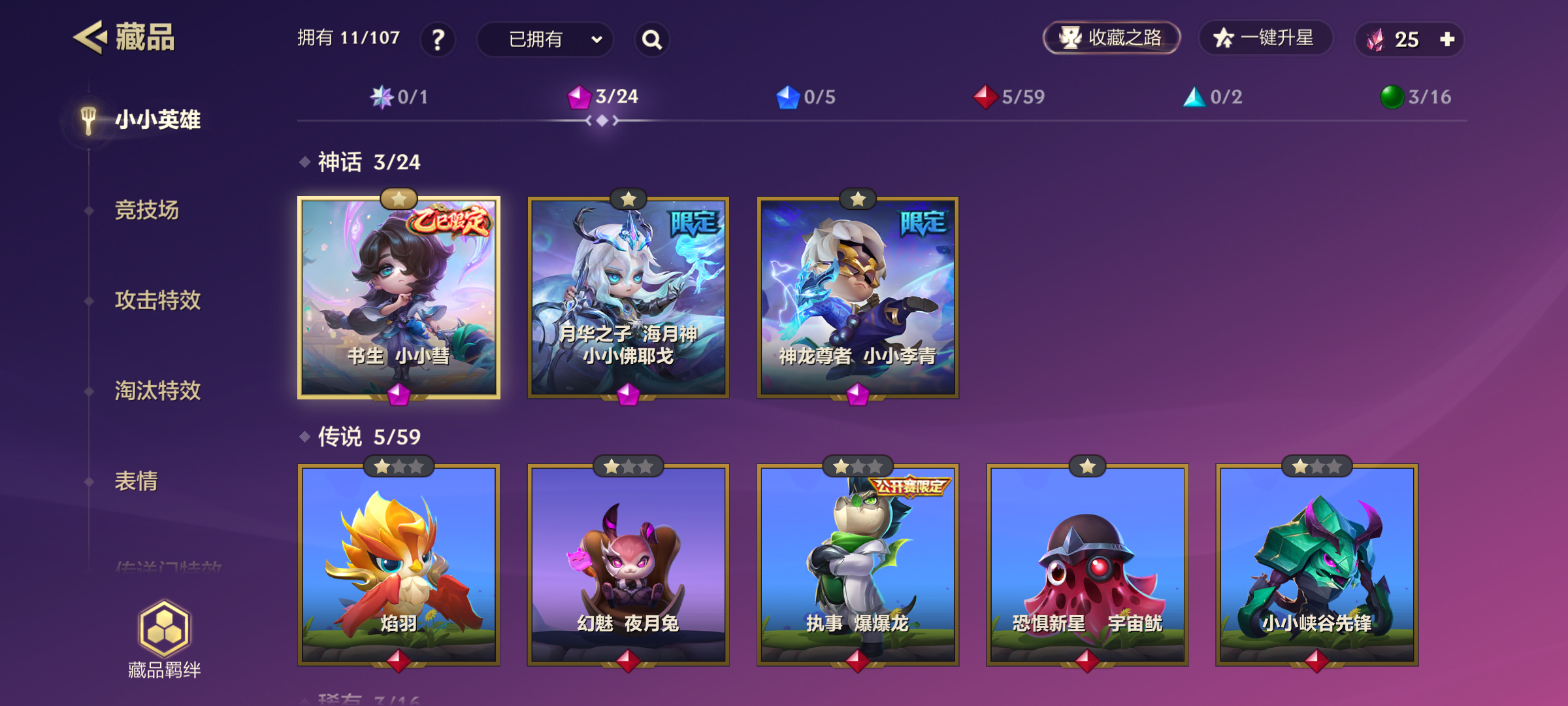Open the question mark help button

(438, 39)
